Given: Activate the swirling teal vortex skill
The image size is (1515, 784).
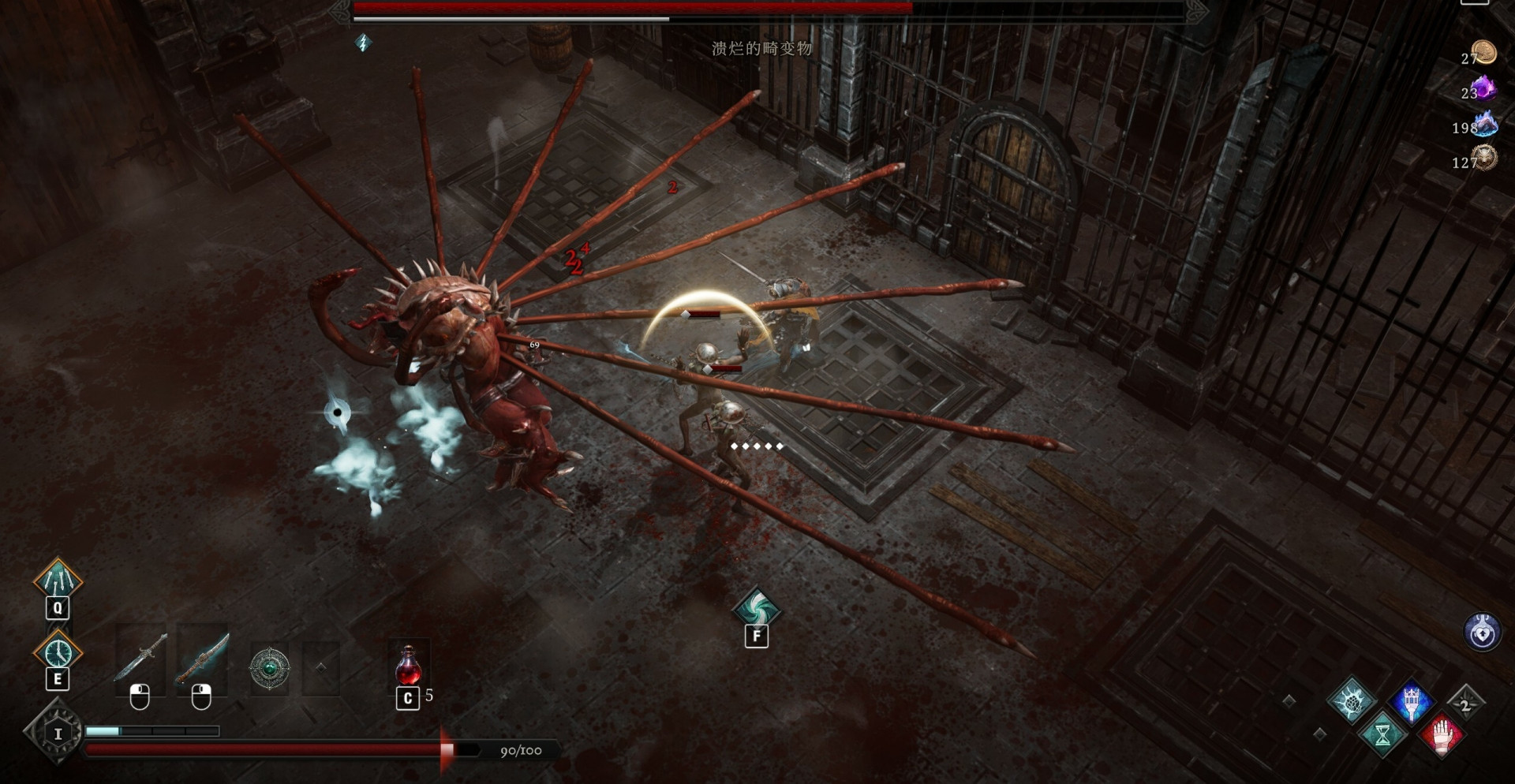Looking at the screenshot, I should pos(756,608).
